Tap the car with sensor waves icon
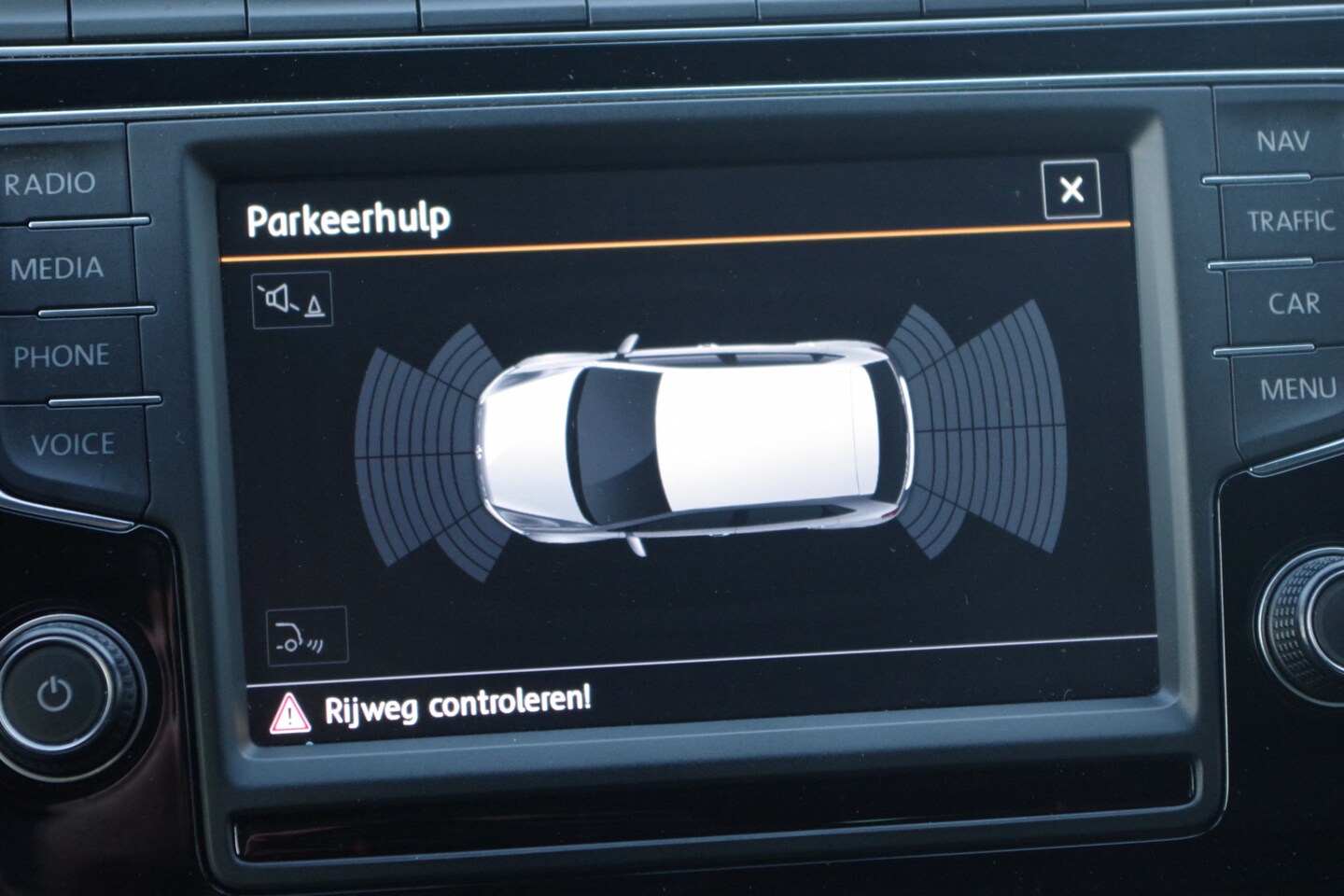 coord(306,637)
